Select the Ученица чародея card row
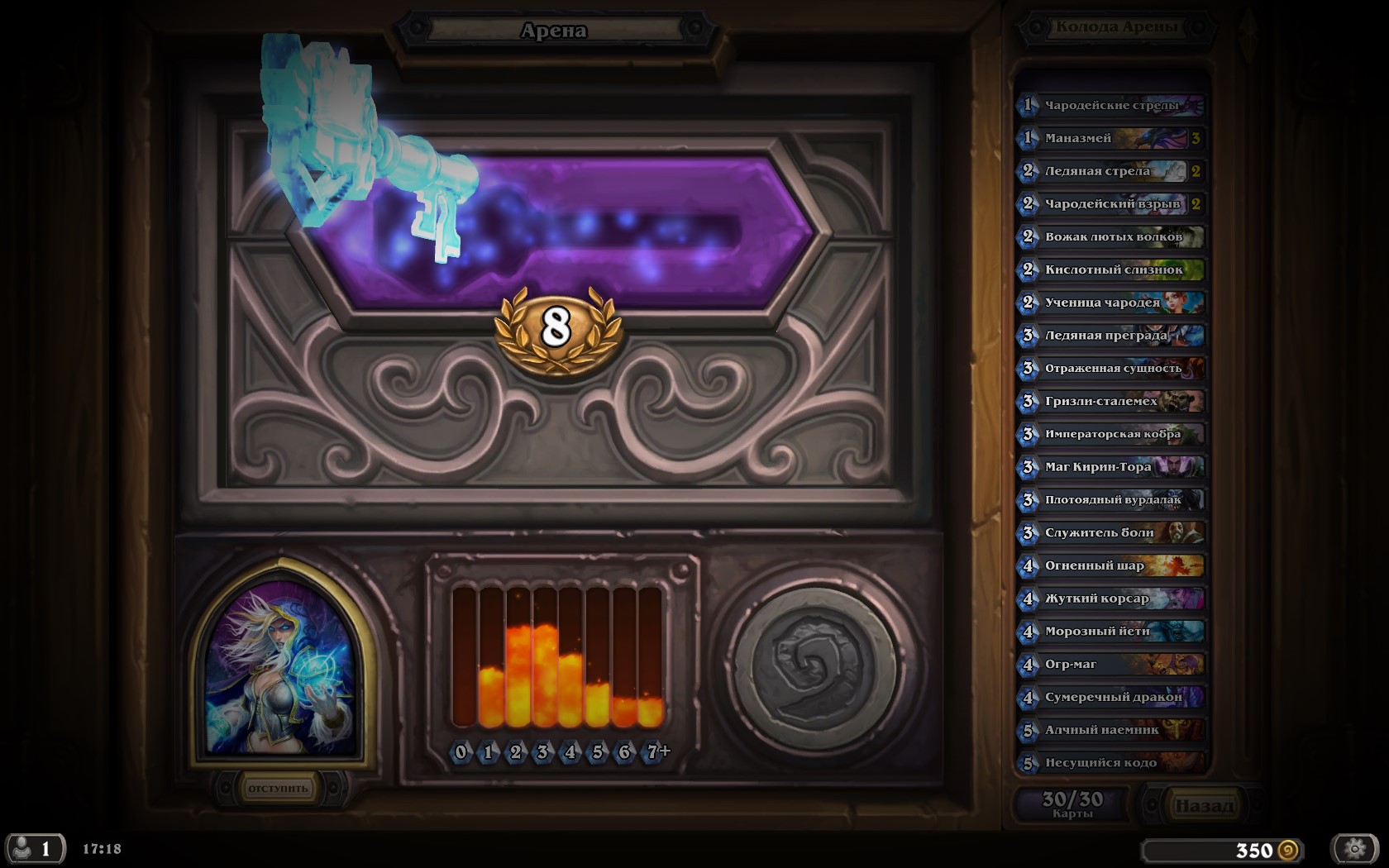Screen dimensions: 1389x868 [1110, 303]
